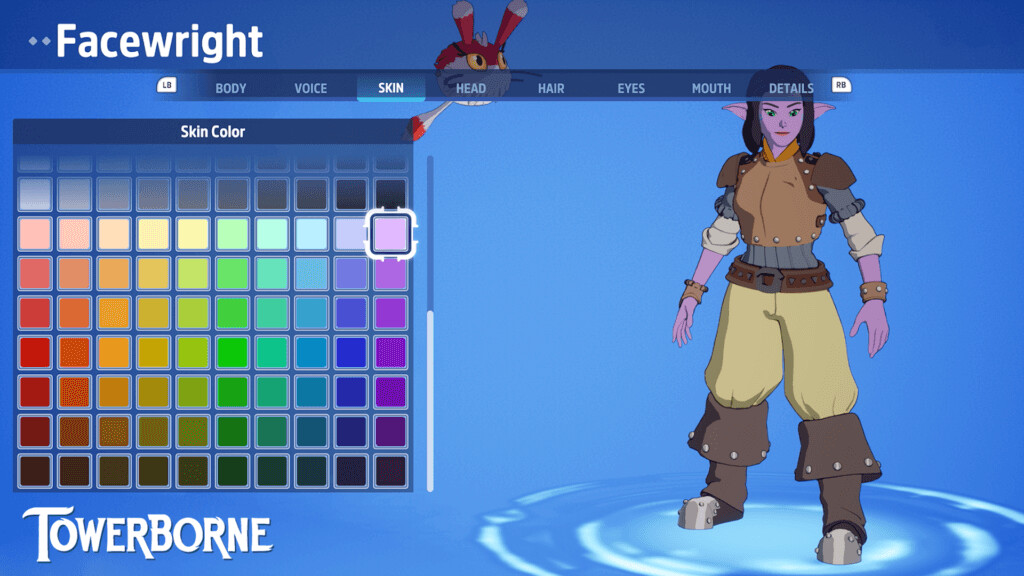Pick the bright pure red skin swatch
This screenshot has width=1024, height=576.
[35, 352]
